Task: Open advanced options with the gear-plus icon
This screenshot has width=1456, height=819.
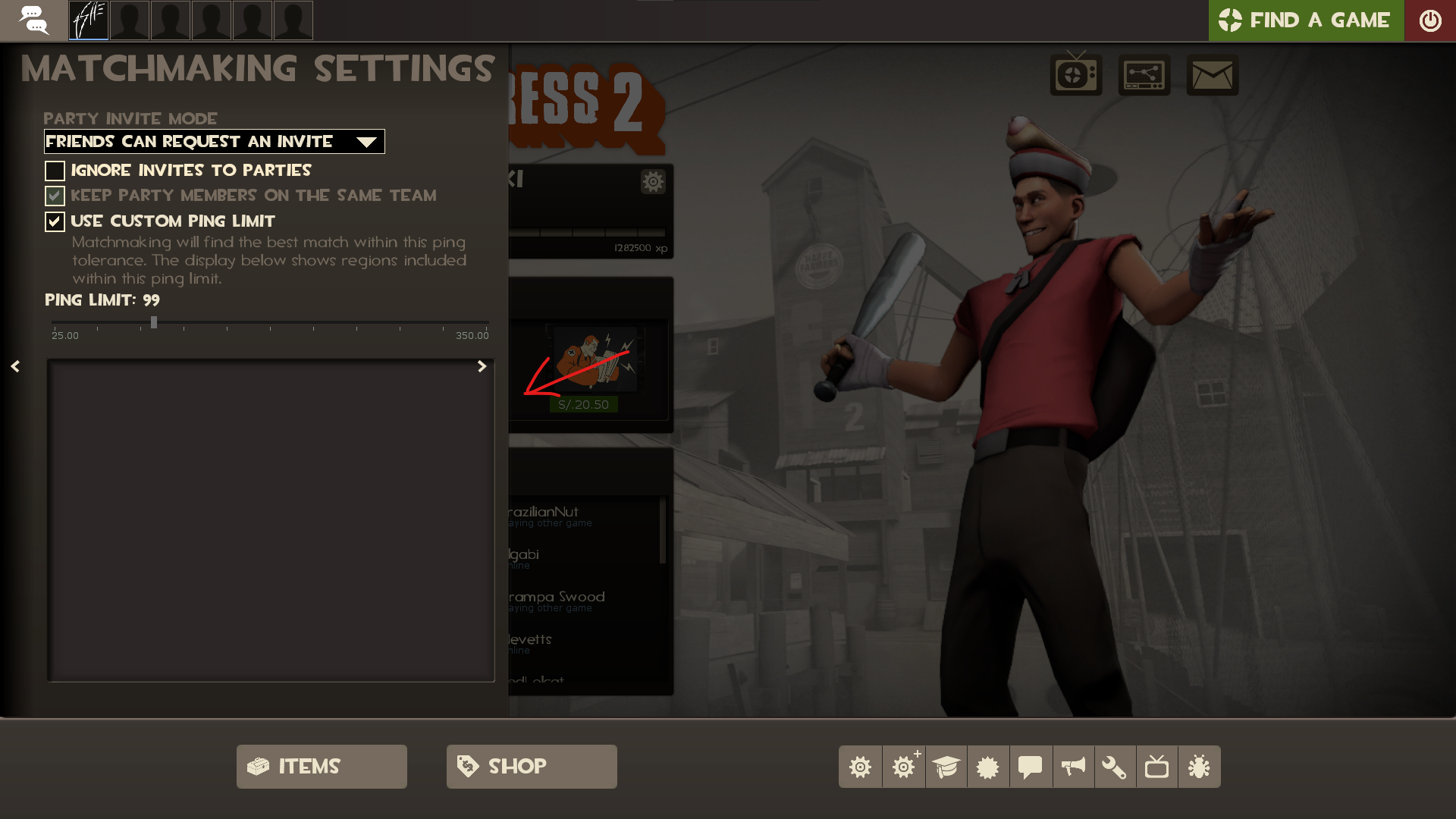Action: [902, 766]
